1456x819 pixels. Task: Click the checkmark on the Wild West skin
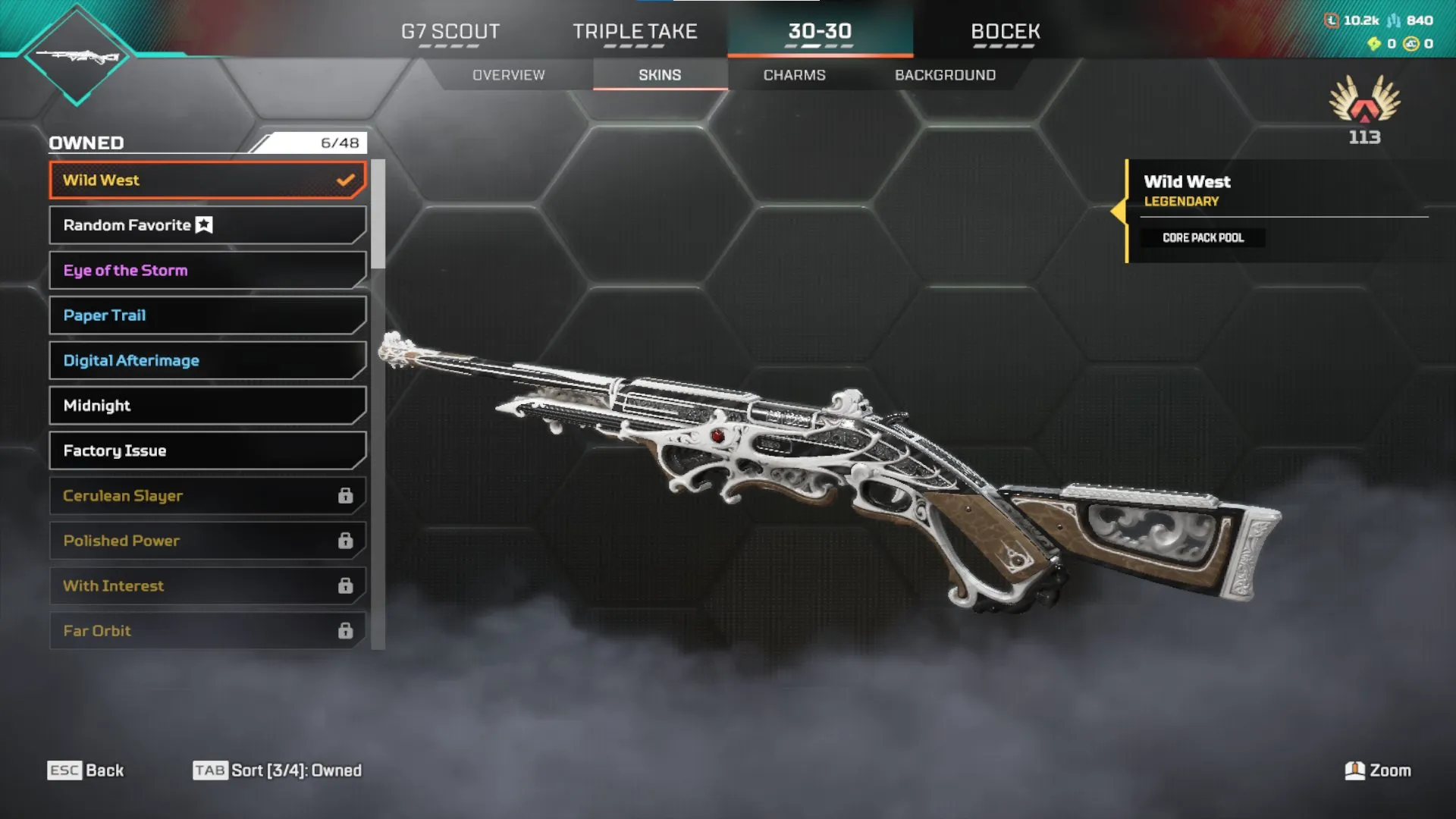tap(346, 180)
